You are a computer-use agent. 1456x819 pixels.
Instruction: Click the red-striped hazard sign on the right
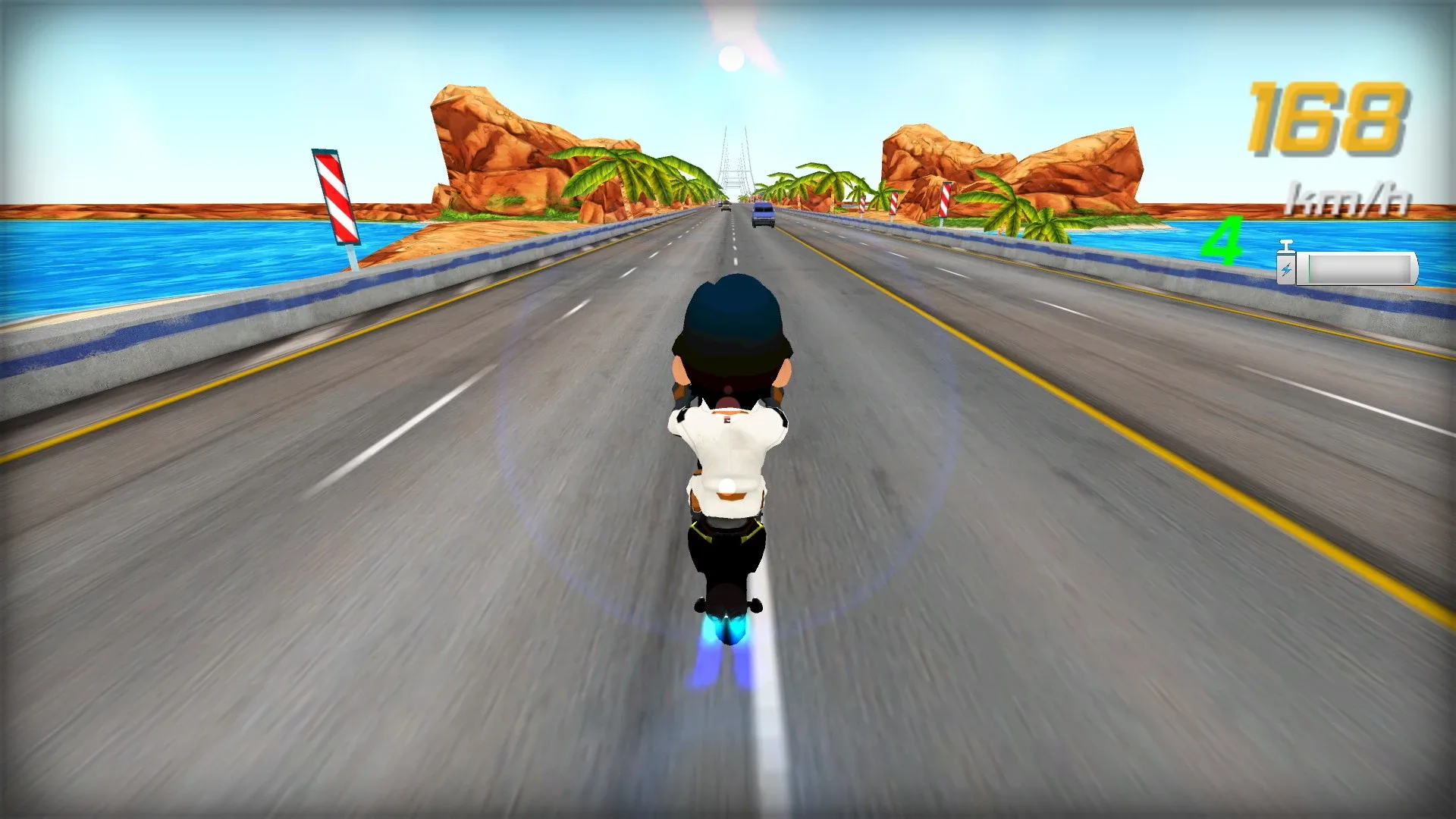coord(944,201)
